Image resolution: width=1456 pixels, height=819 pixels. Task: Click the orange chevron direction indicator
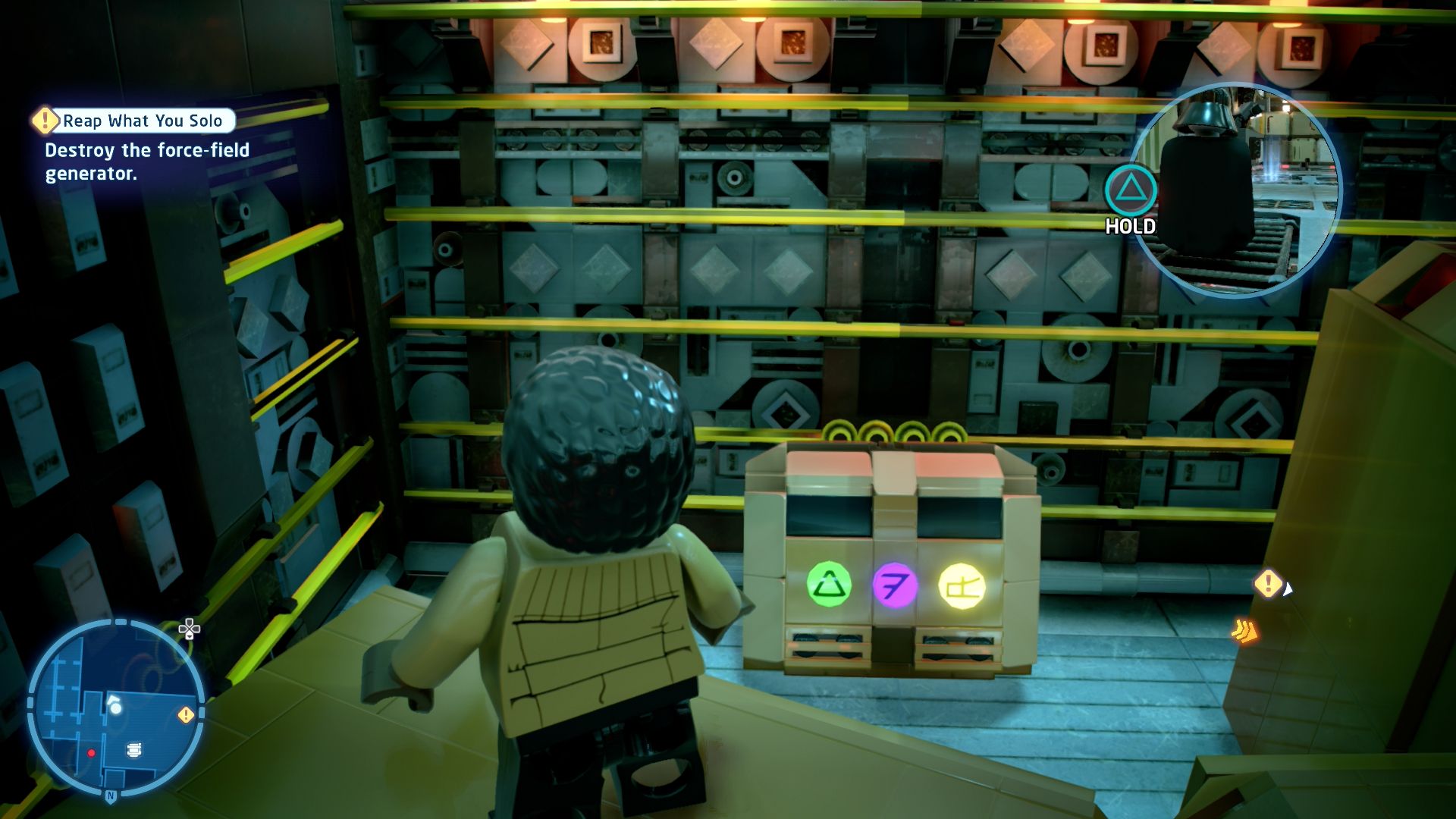click(x=1244, y=630)
